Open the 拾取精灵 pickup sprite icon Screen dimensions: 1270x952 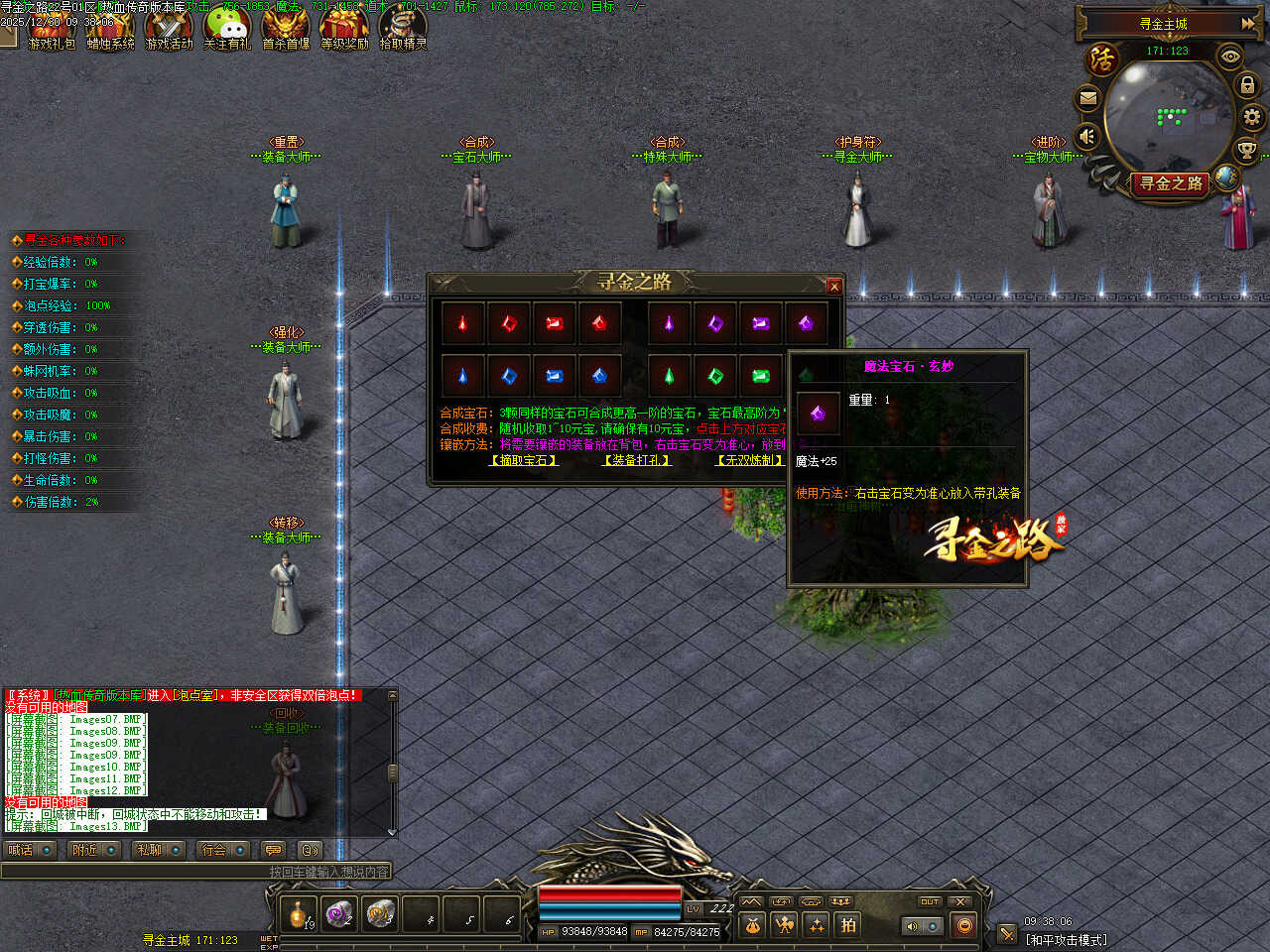(x=403, y=28)
